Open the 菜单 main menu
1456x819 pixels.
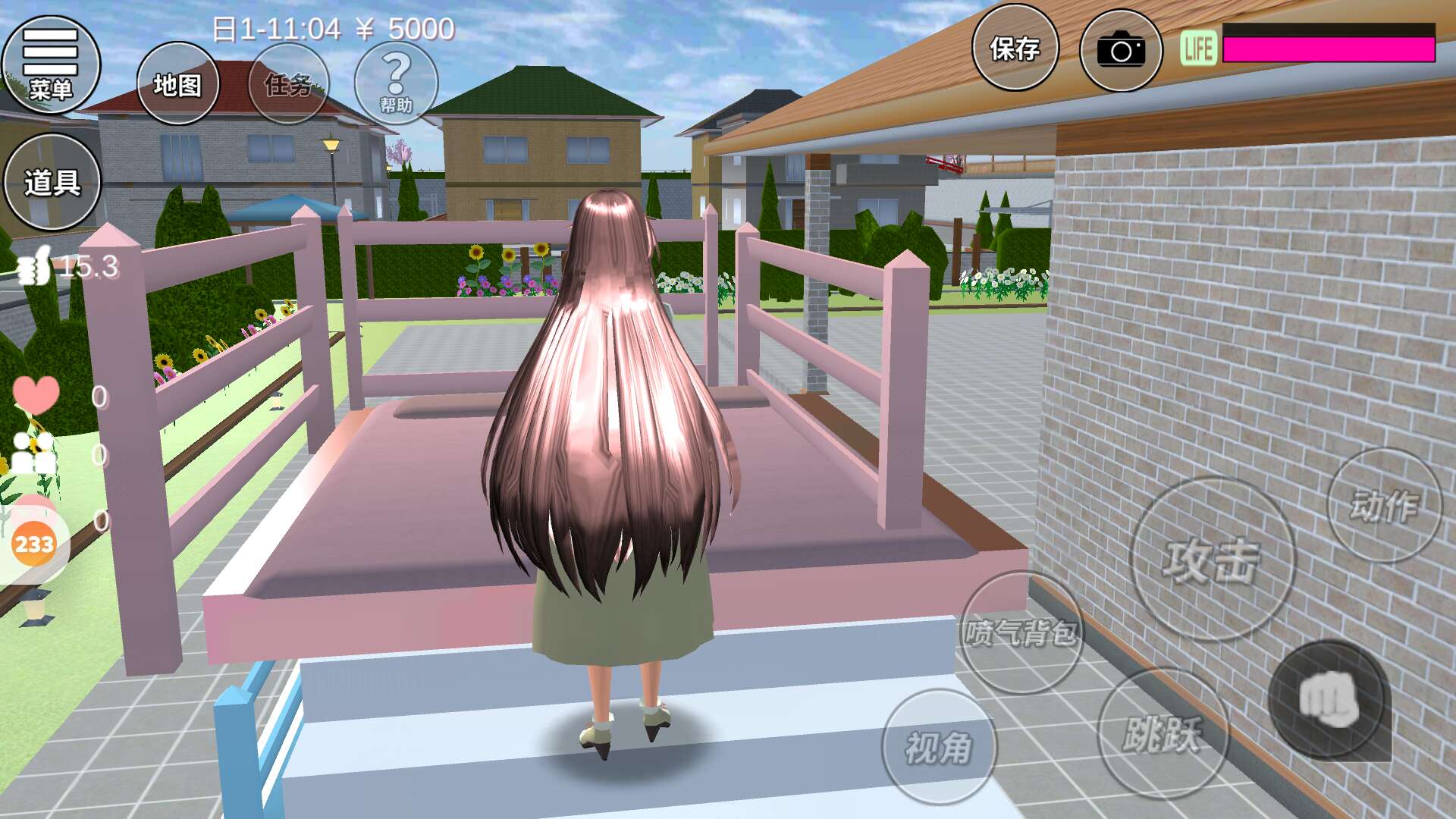pos(51,64)
